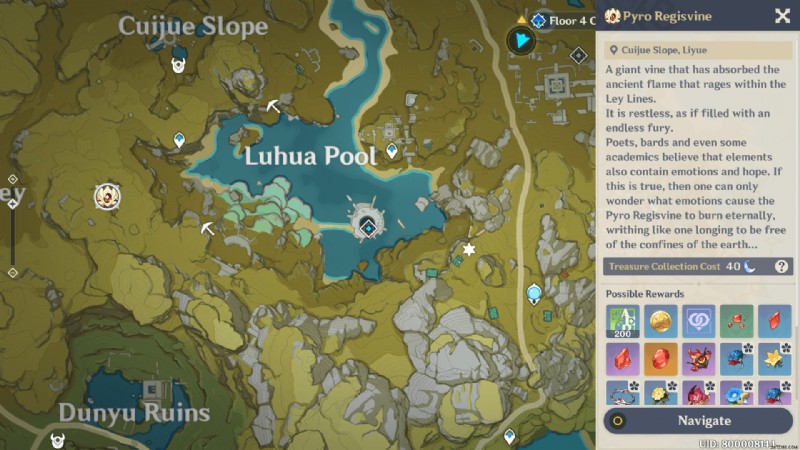The height and width of the screenshot is (450, 800).
Task: Select the gold Mora coin reward
Action: [x=660, y=321]
